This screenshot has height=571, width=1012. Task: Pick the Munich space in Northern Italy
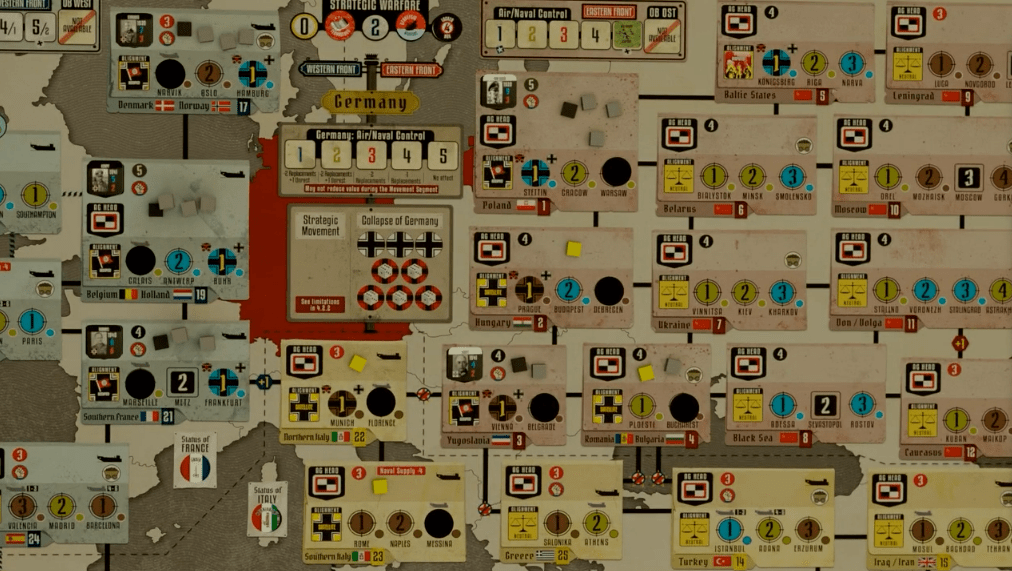[343, 403]
